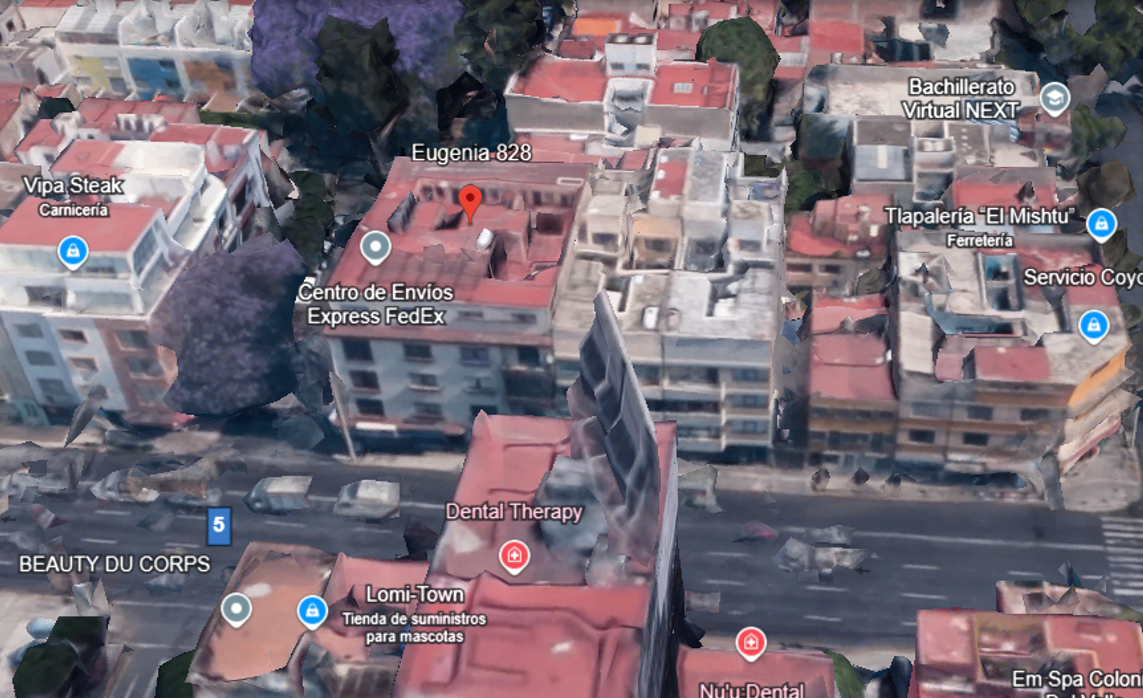1143x698 pixels.
Task: Open the Bachillerato Virtual NEXT school marker
Action: (x=1054, y=98)
